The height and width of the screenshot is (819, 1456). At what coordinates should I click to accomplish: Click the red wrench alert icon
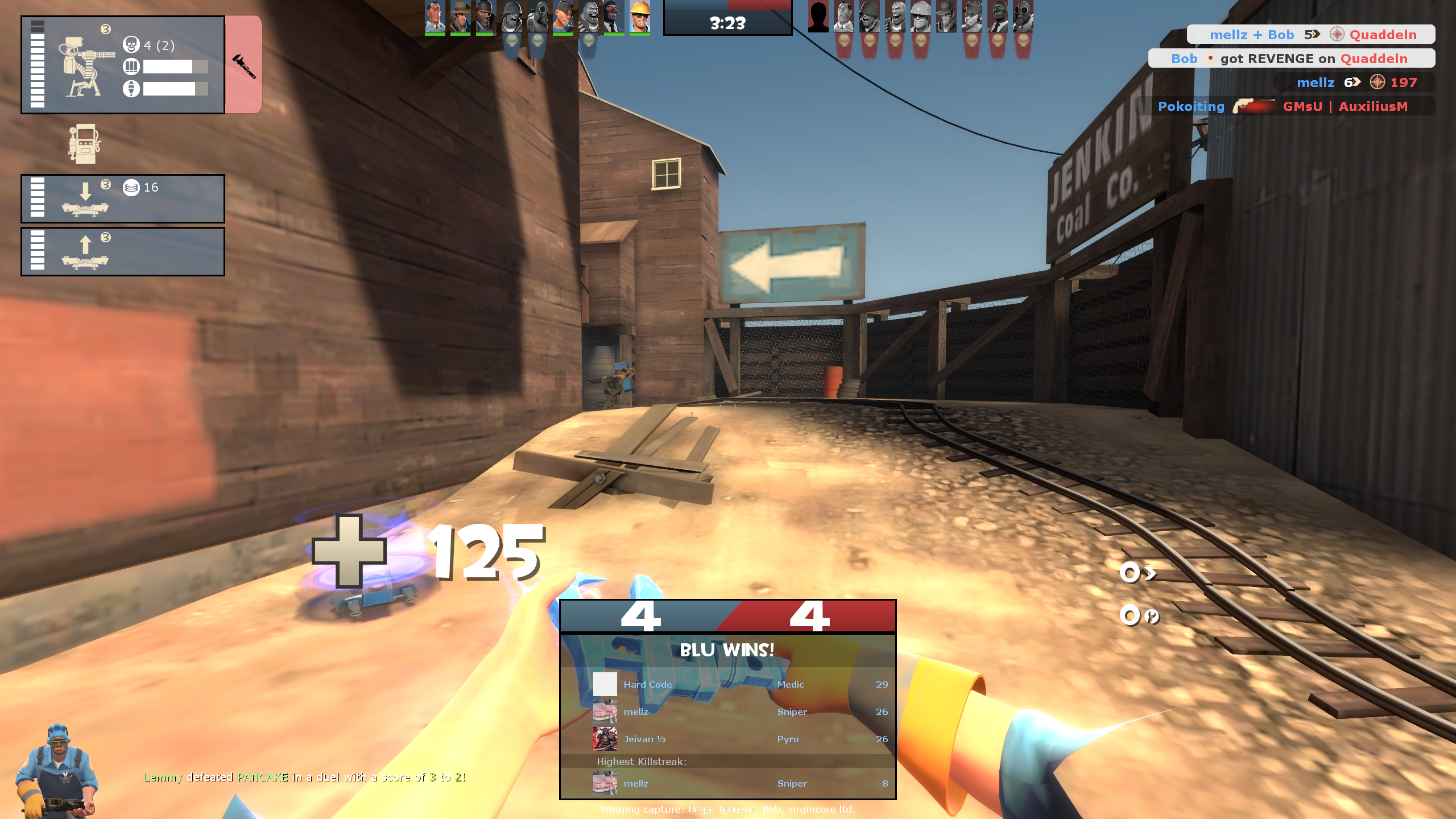tap(243, 65)
